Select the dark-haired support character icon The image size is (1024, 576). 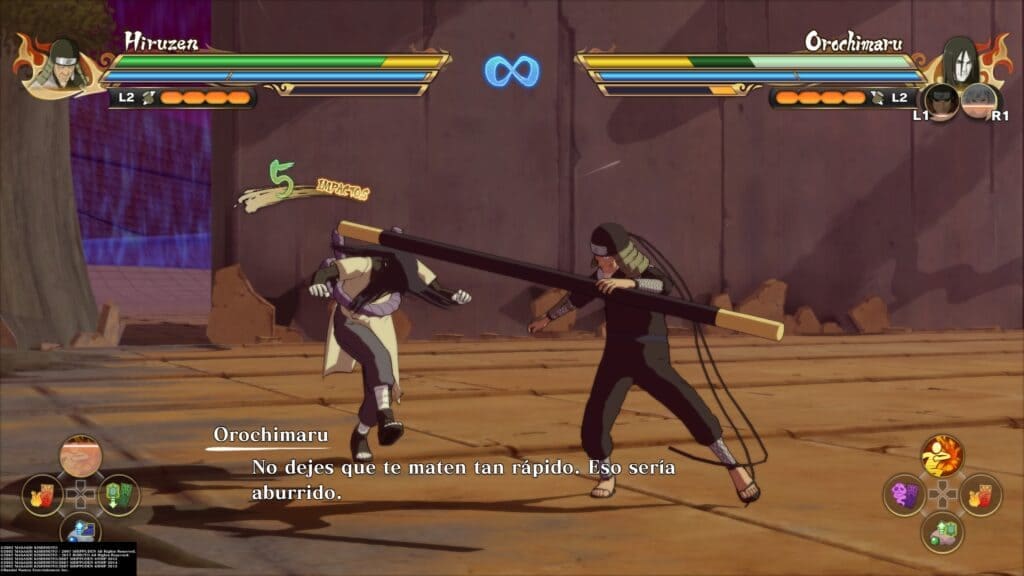click(940, 100)
